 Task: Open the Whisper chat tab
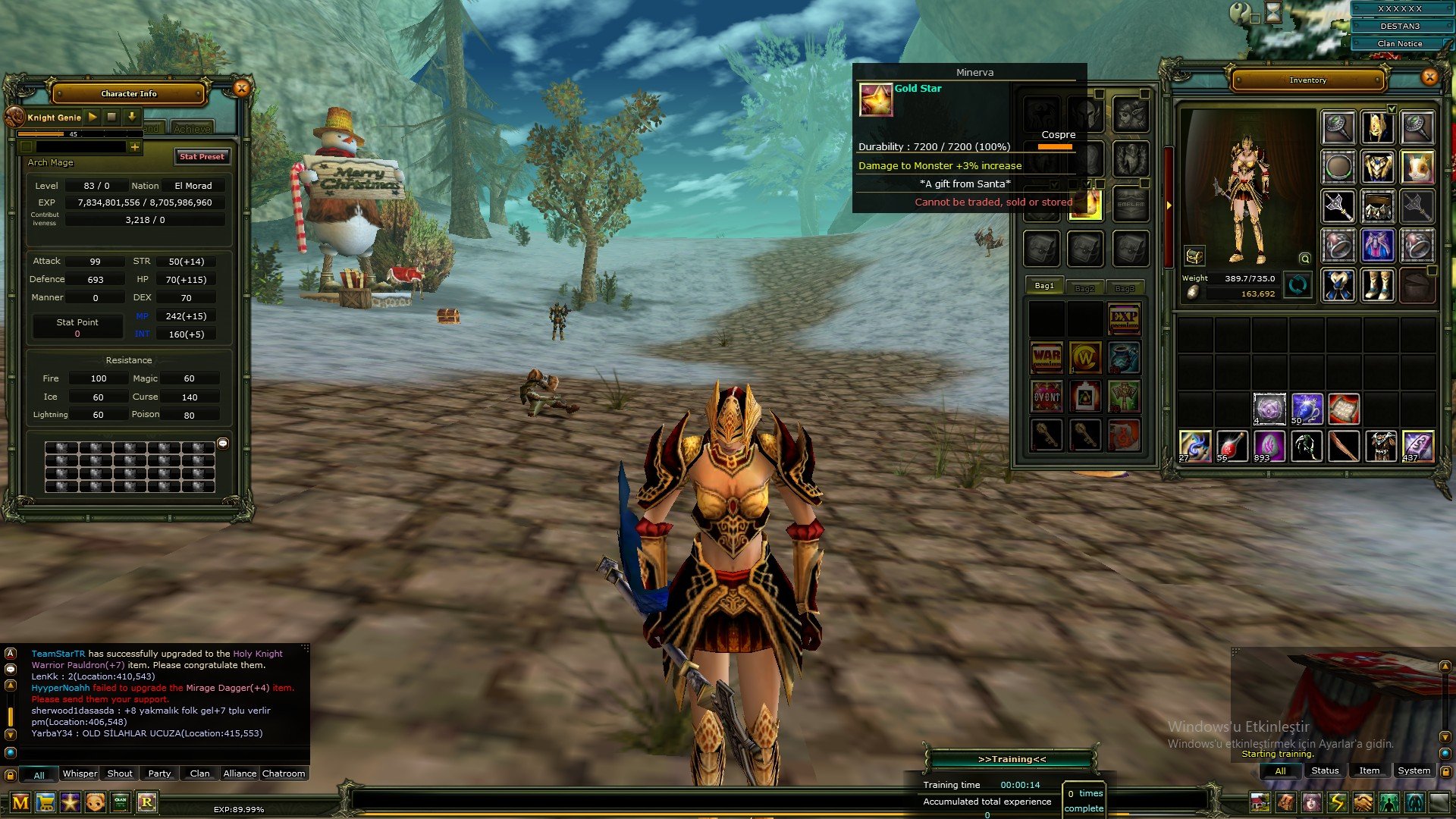pos(80,773)
